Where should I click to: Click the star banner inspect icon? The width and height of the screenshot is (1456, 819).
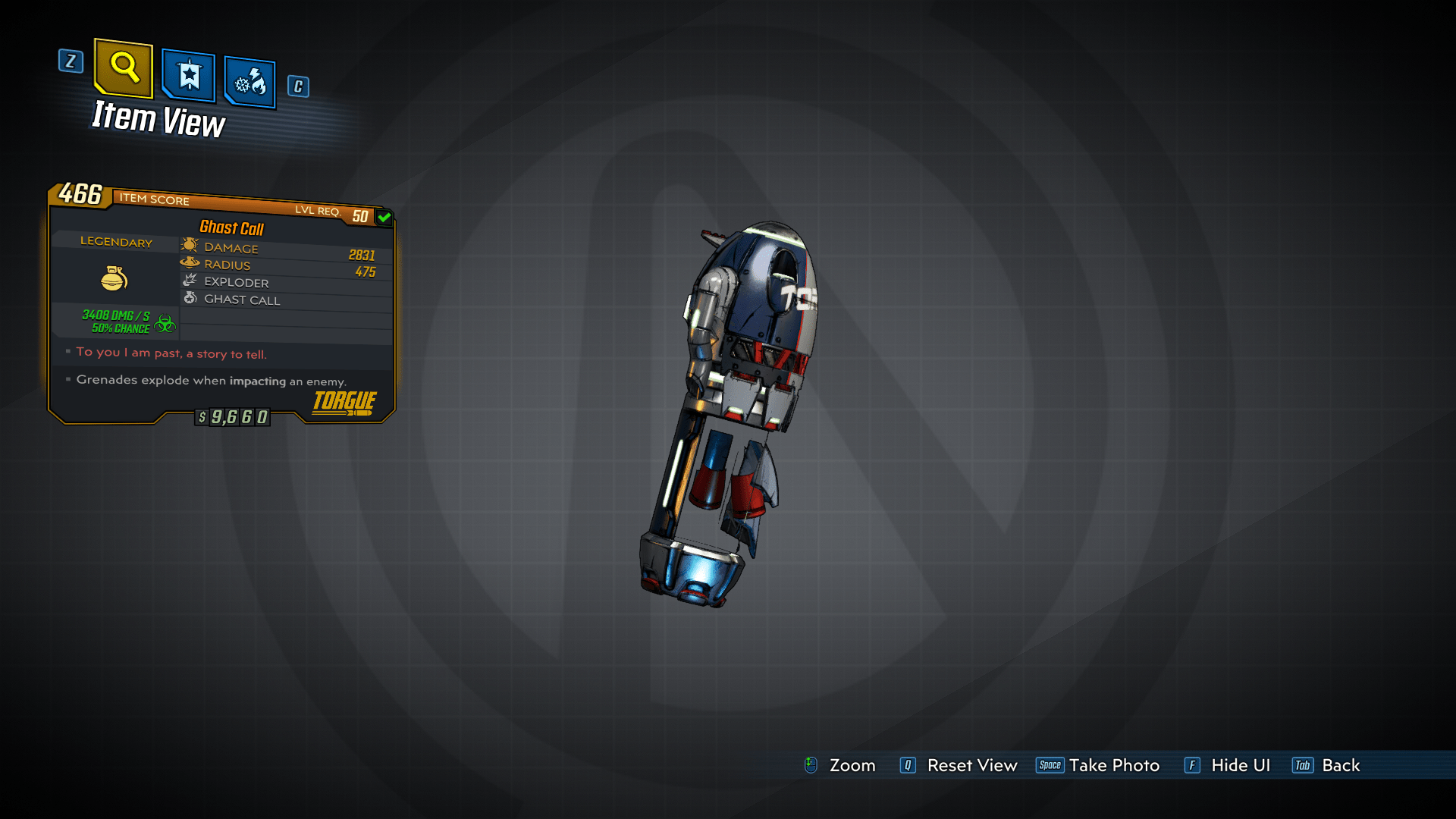click(x=187, y=74)
